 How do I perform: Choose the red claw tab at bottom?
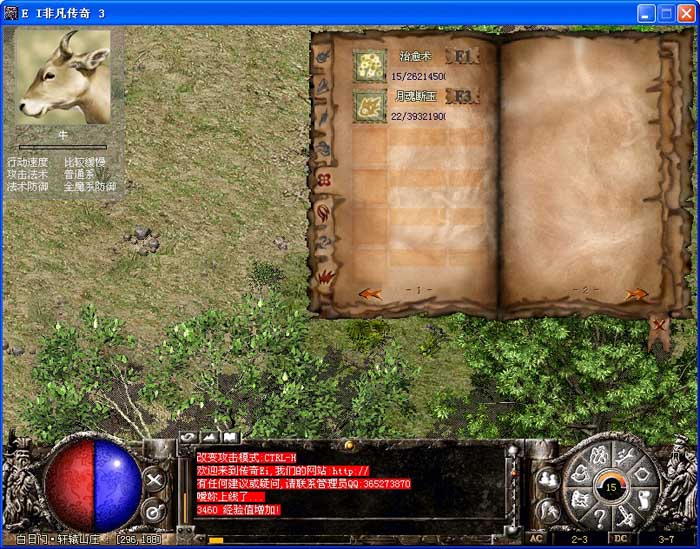click(x=326, y=274)
